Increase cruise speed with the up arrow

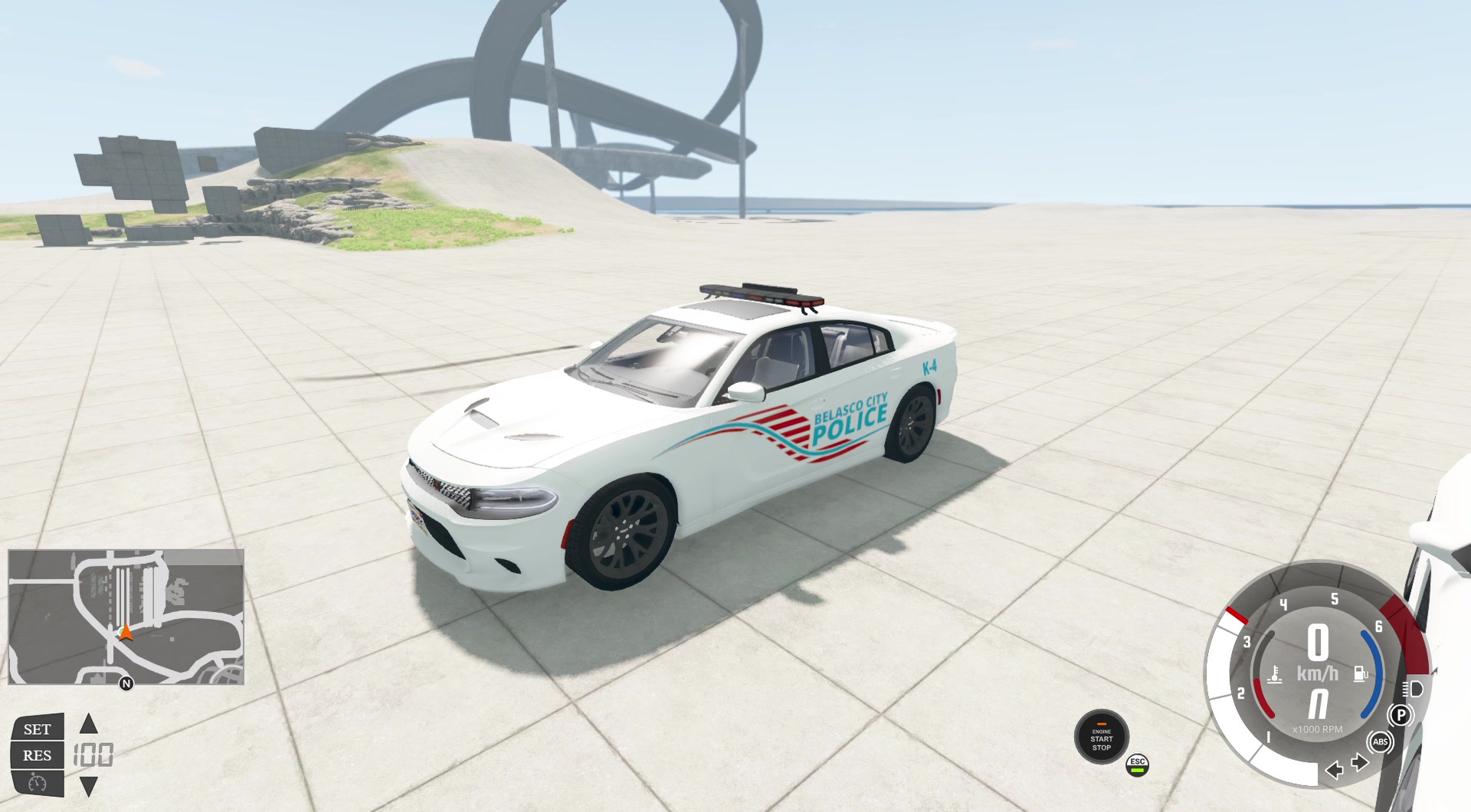(x=89, y=724)
